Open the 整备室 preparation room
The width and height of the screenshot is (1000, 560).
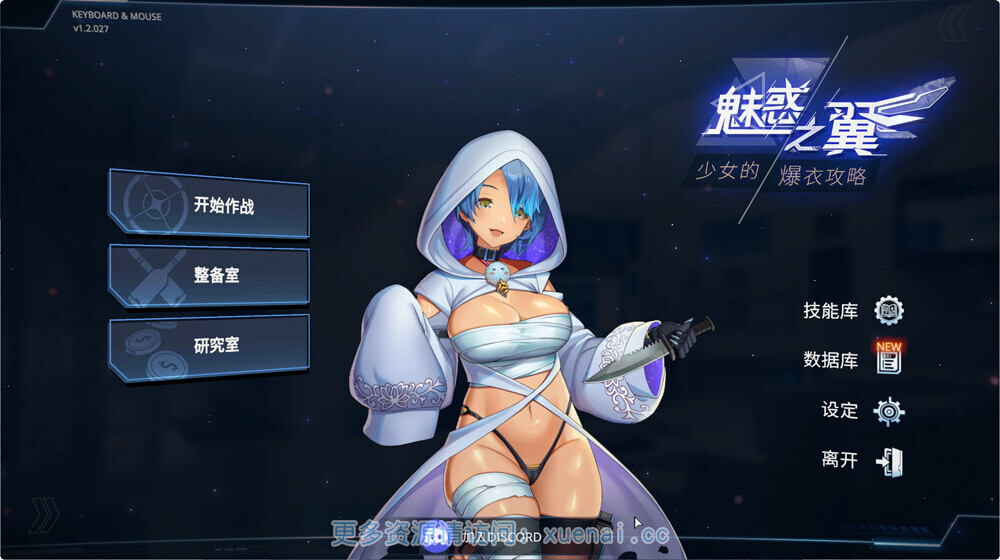pos(209,275)
